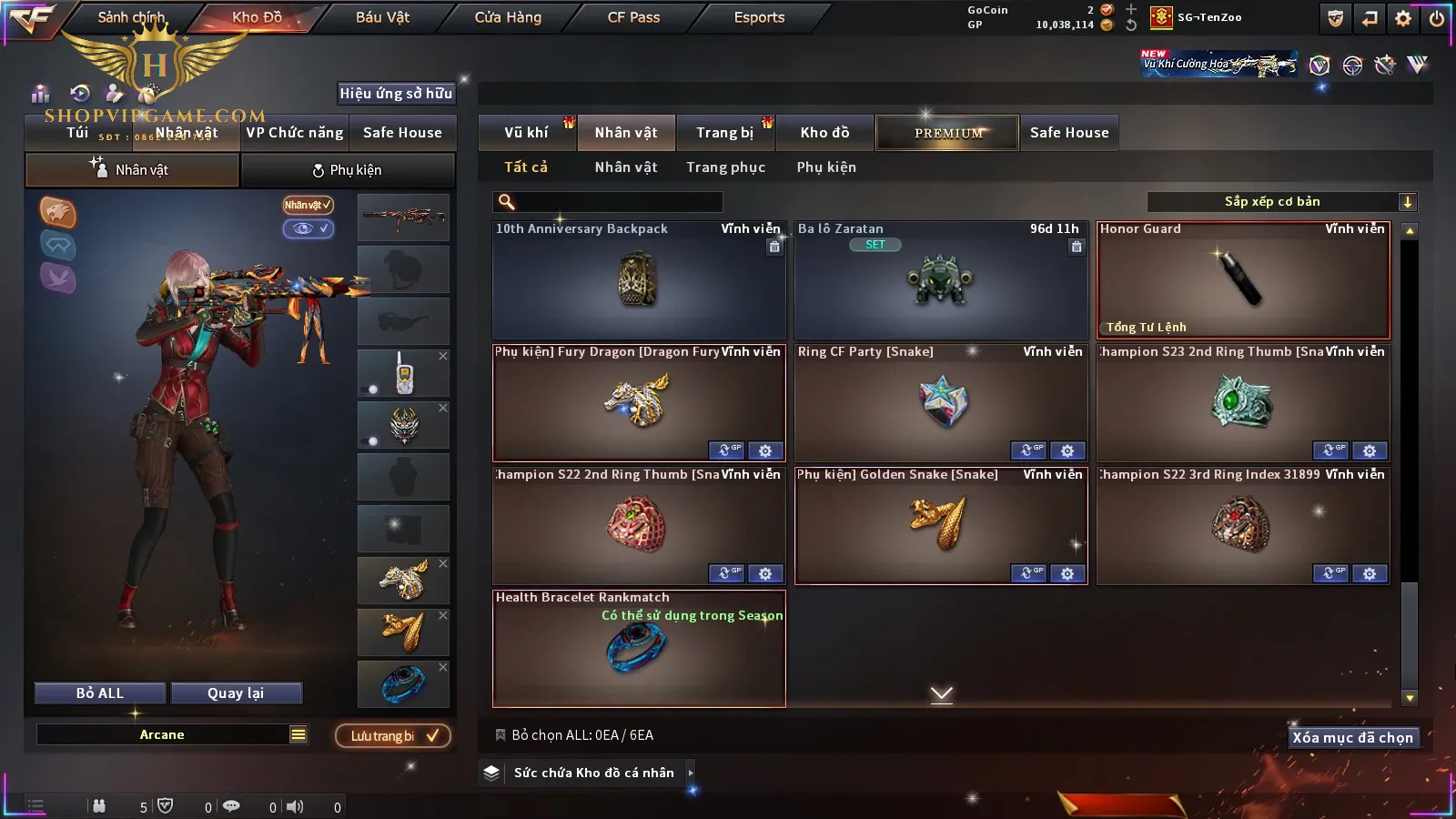1456x819 pixels.
Task: Open the gear settings icon in the top bar
Action: 1403,18
